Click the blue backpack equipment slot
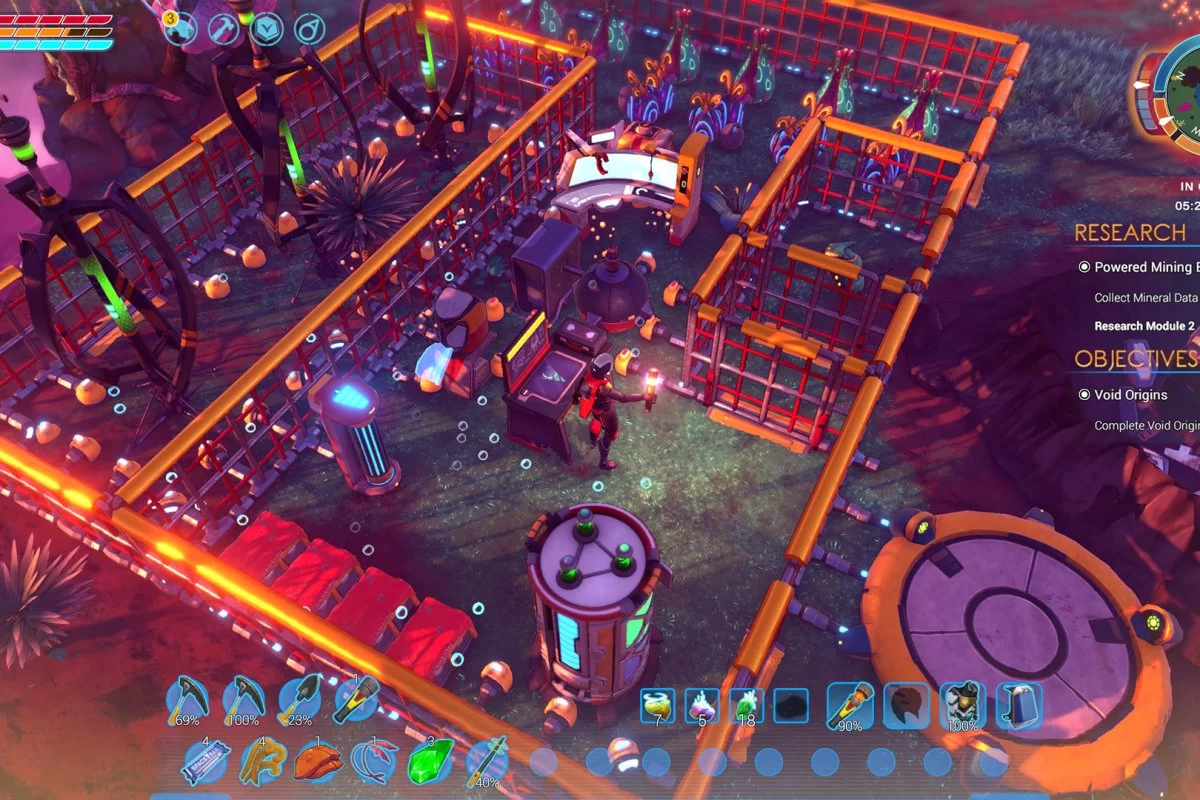 [x=1019, y=705]
